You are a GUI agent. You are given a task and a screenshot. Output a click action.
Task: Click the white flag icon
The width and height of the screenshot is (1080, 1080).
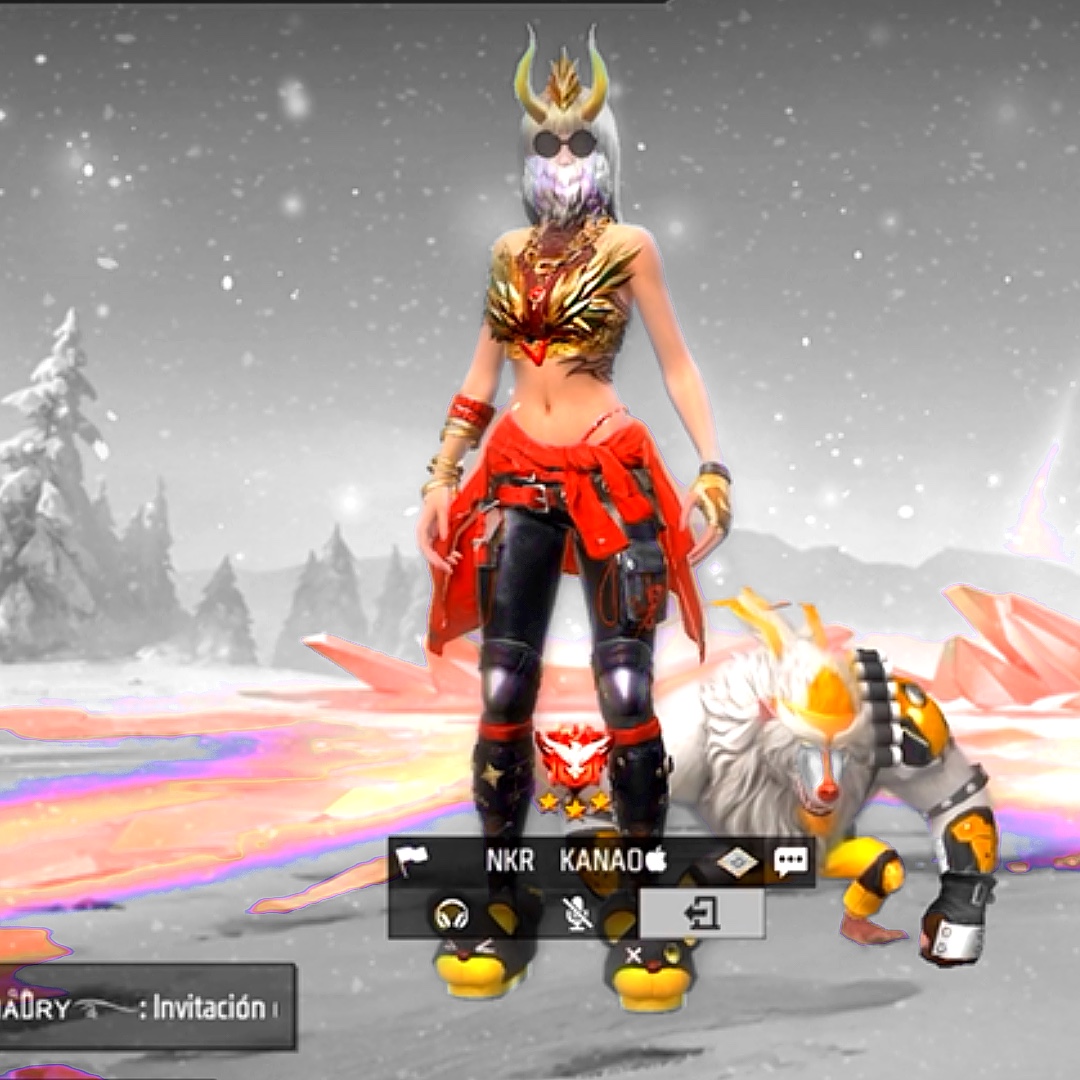411,861
